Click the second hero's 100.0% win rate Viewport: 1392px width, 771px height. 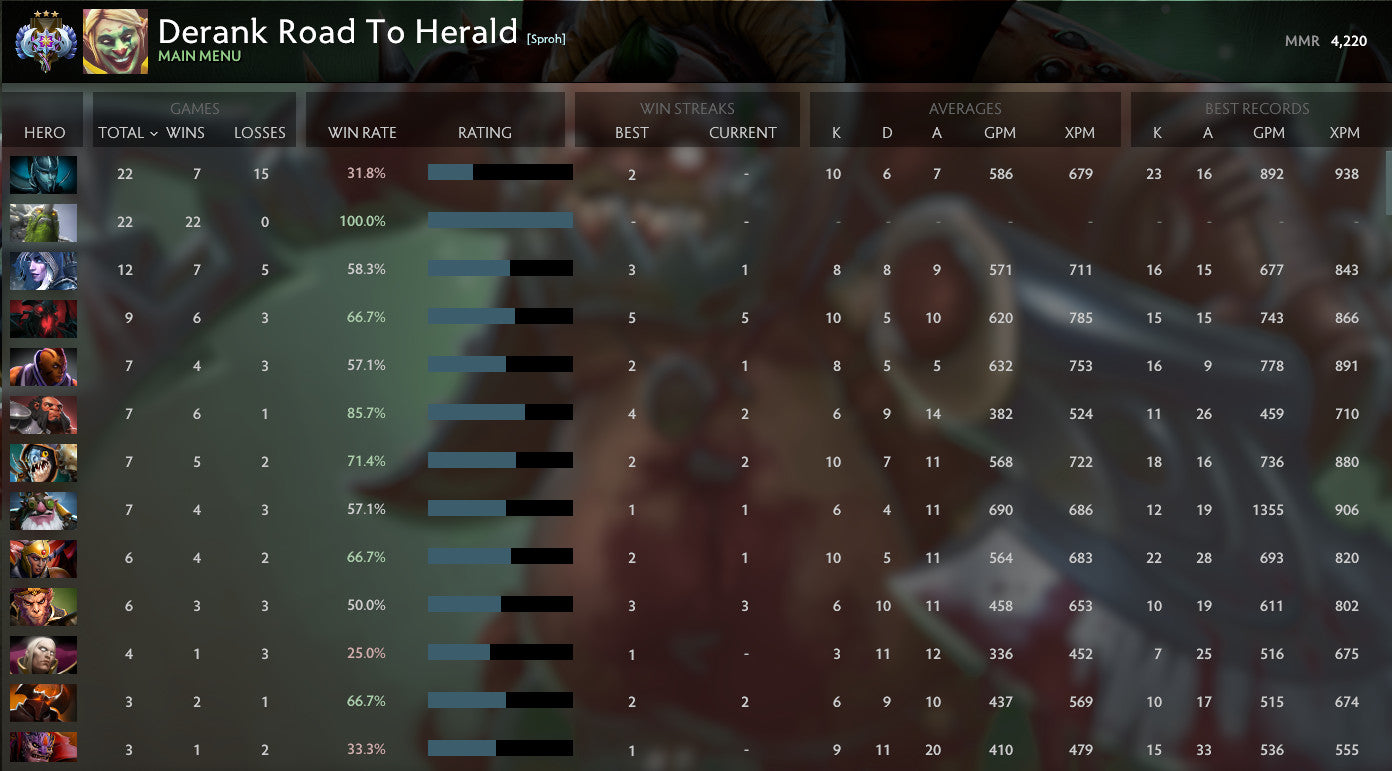tap(362, 221)
